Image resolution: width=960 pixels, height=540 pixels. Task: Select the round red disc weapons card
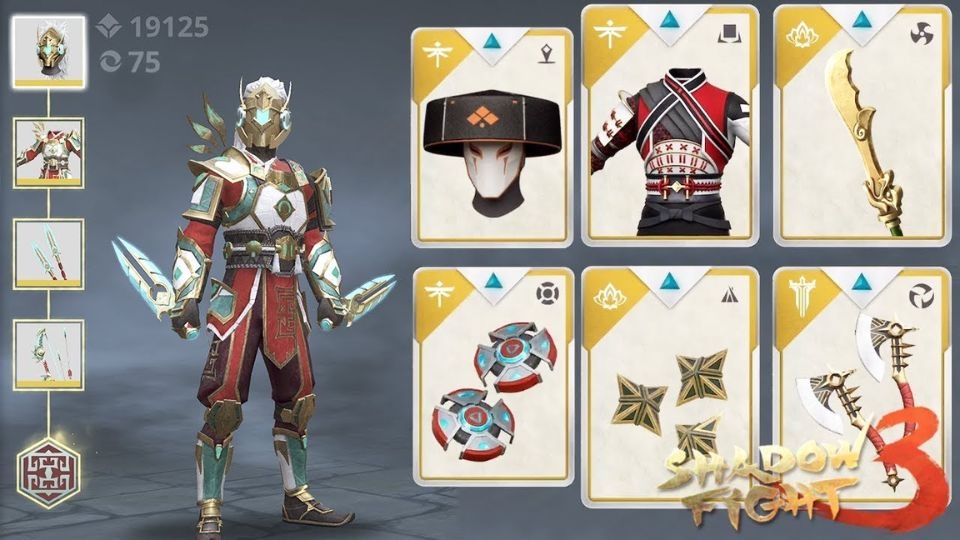(492, 377)
